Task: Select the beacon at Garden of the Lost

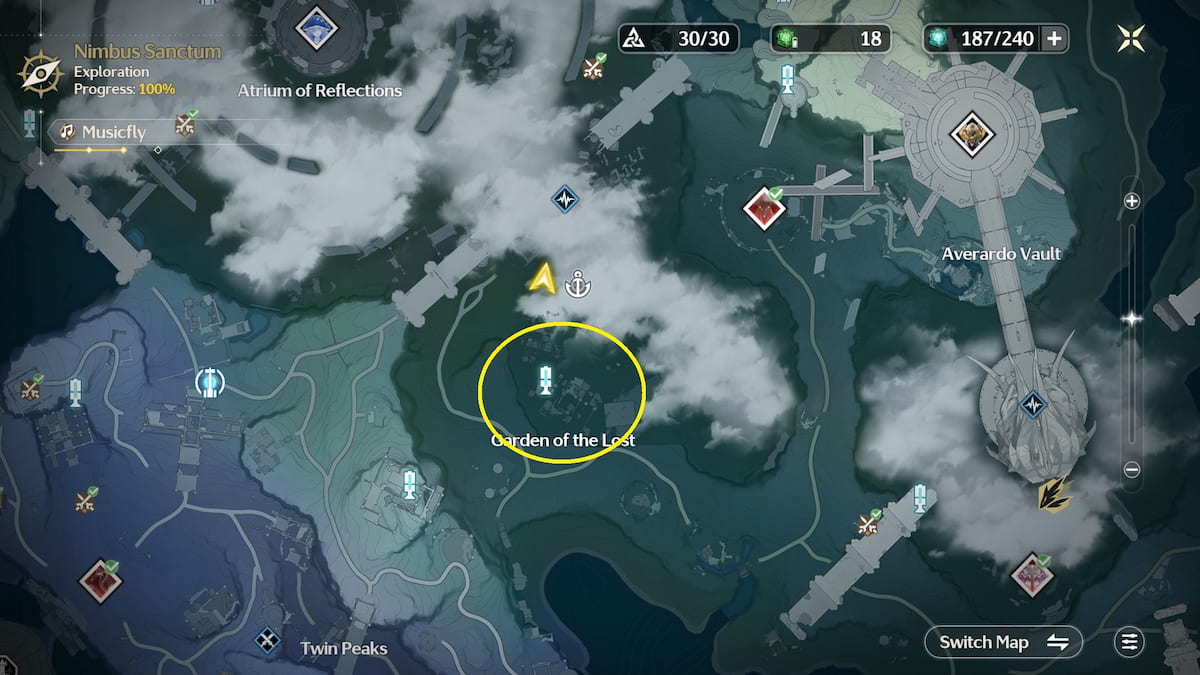Action: click(545, 379)
